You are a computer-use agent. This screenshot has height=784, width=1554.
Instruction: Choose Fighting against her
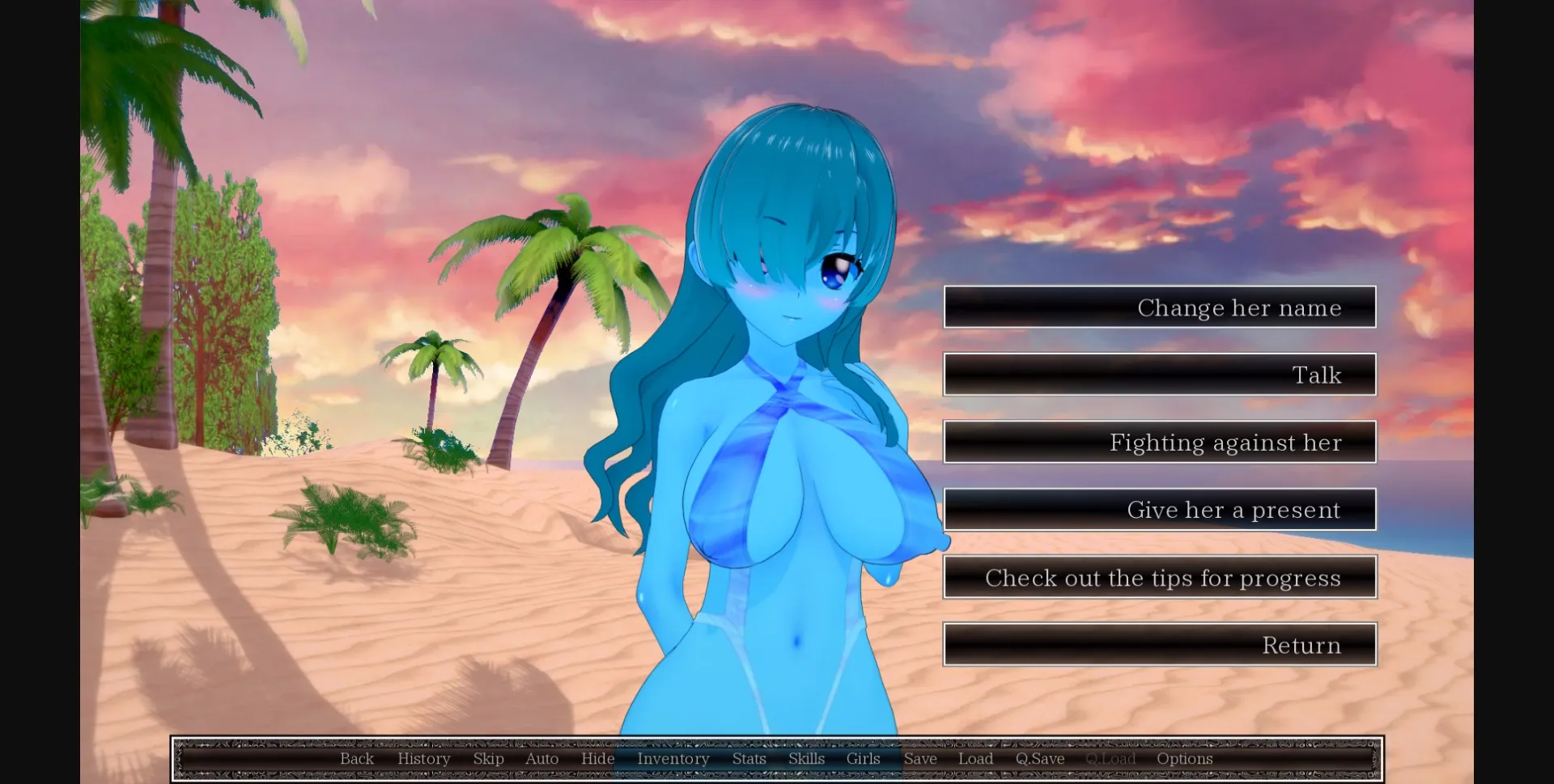[x=1160, y=442]
